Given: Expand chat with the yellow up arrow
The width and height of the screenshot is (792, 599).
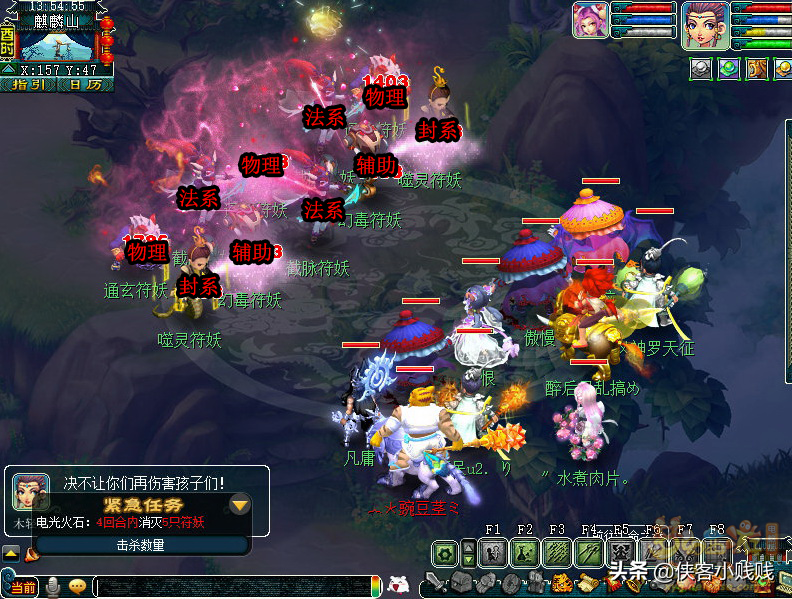Looking at the screenshot, I should (x=10, y=553).
